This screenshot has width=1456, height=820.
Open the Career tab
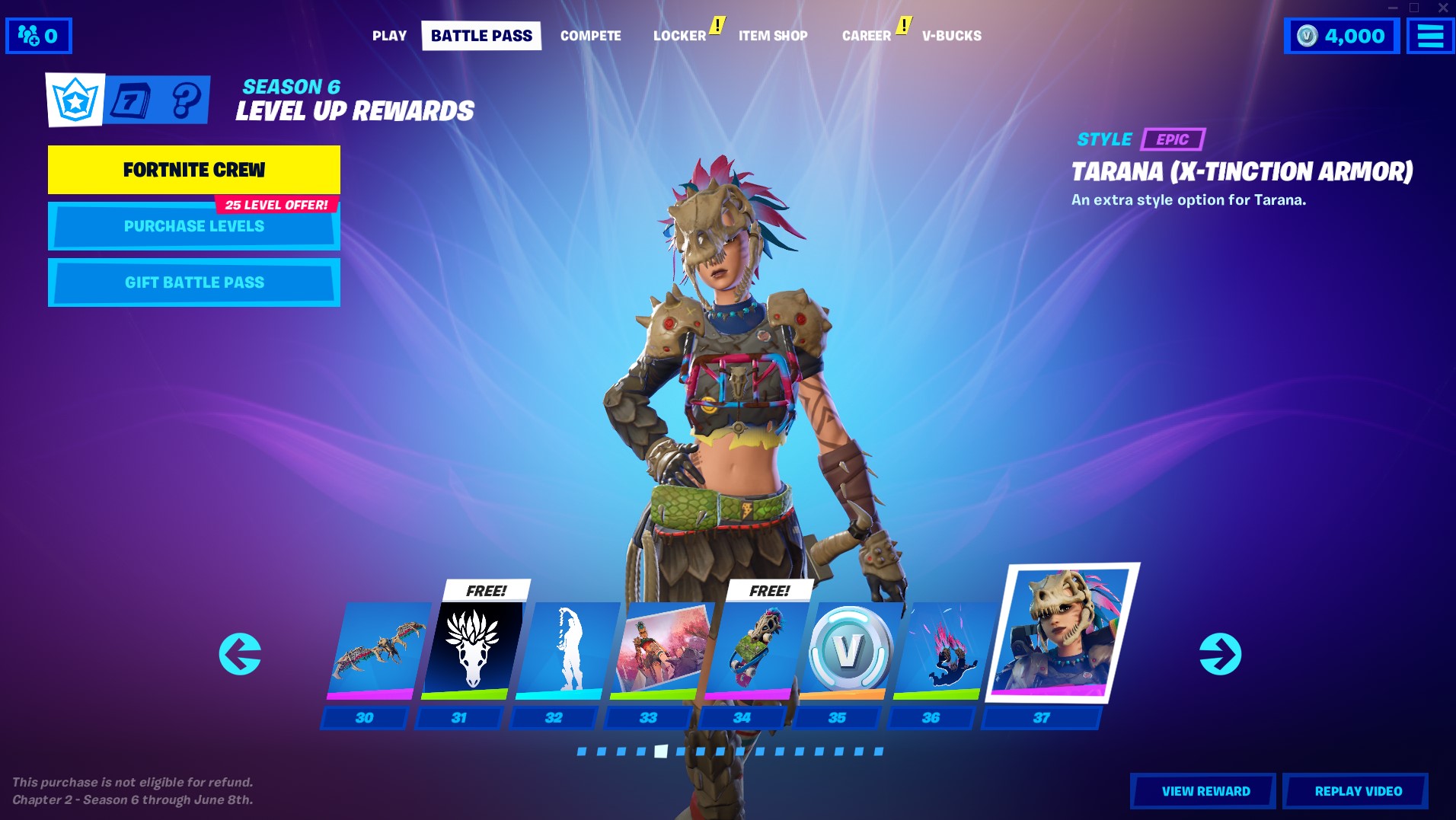pos(866,36)
